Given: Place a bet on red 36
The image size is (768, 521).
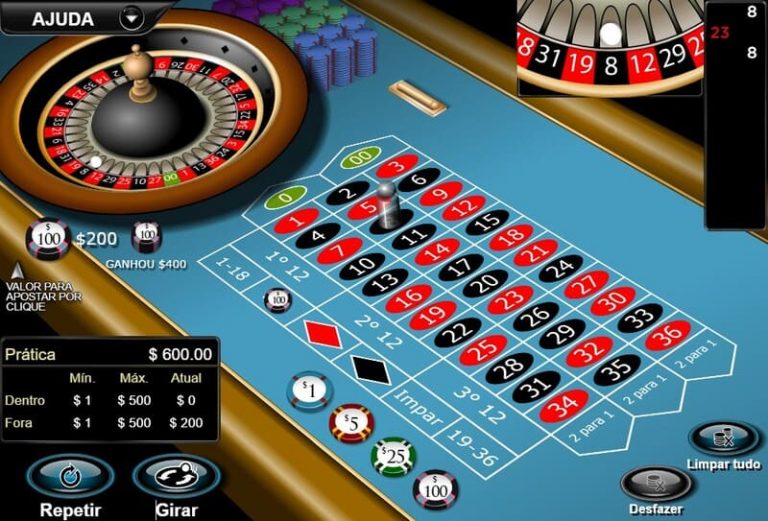Looking at the screenshot, I should coord(668,335).
